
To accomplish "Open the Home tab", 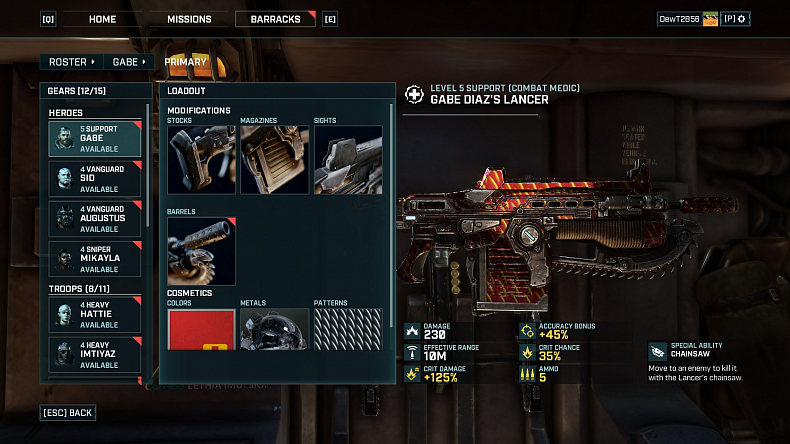I will pos(102,19).
